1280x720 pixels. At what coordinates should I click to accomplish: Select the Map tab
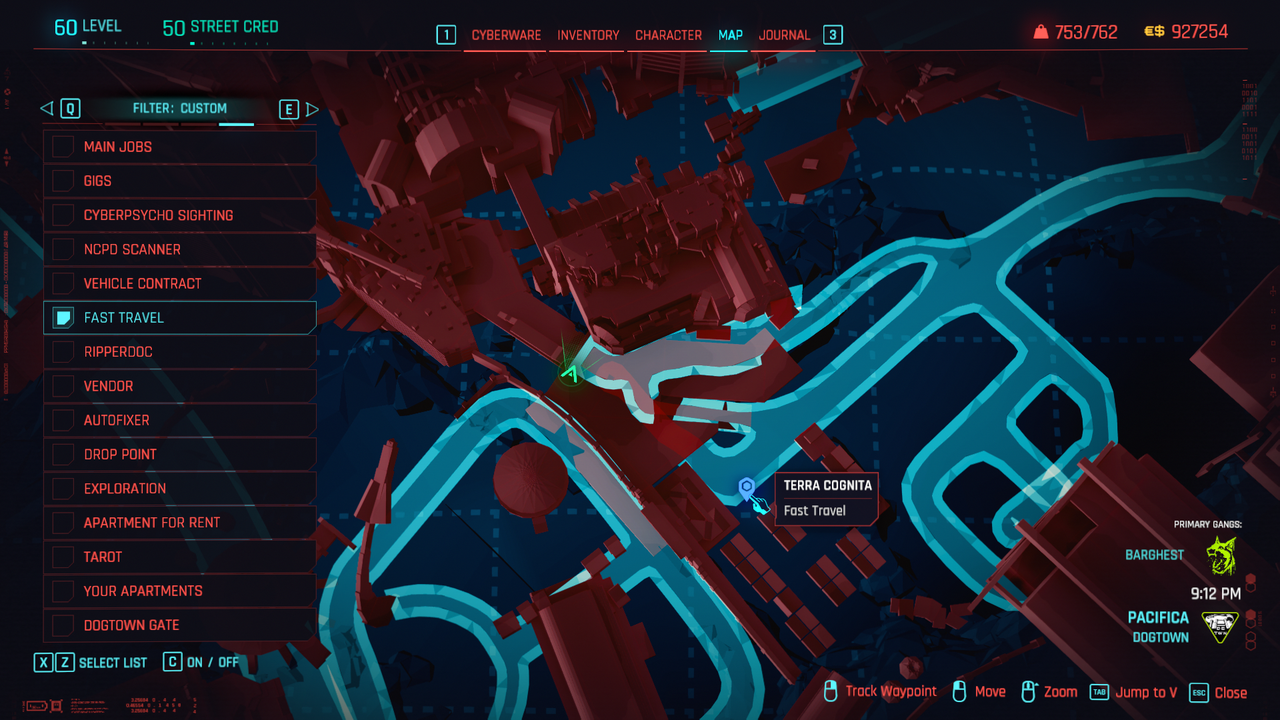tap(730, 35)
